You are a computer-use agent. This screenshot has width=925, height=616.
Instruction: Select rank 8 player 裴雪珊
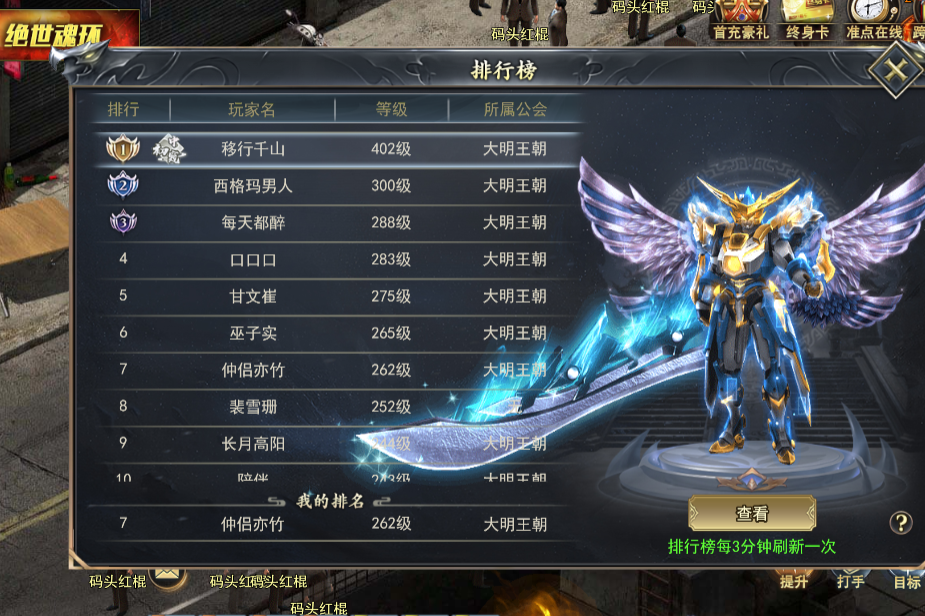[x=330, y=407]
